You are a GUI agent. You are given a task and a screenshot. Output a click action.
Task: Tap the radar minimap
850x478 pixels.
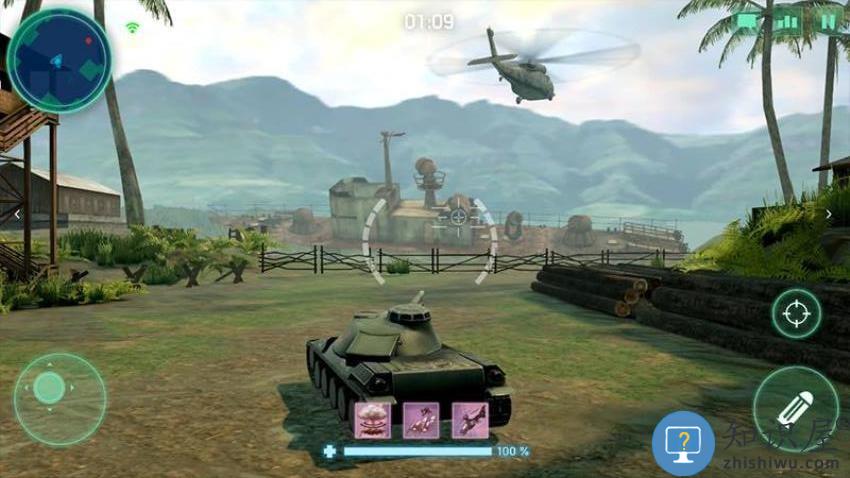point(58,60)
